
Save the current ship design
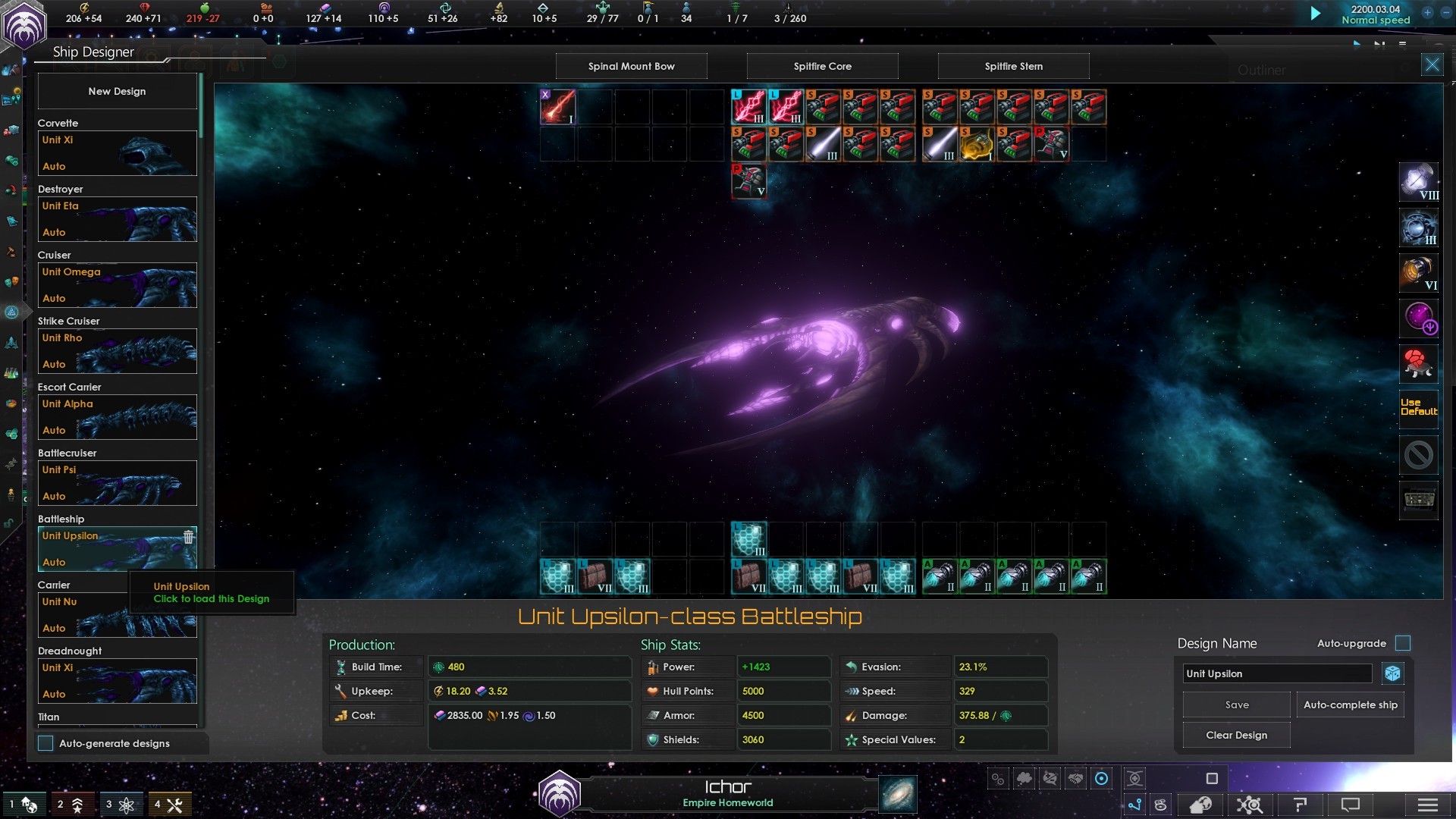click(1236, 704)
